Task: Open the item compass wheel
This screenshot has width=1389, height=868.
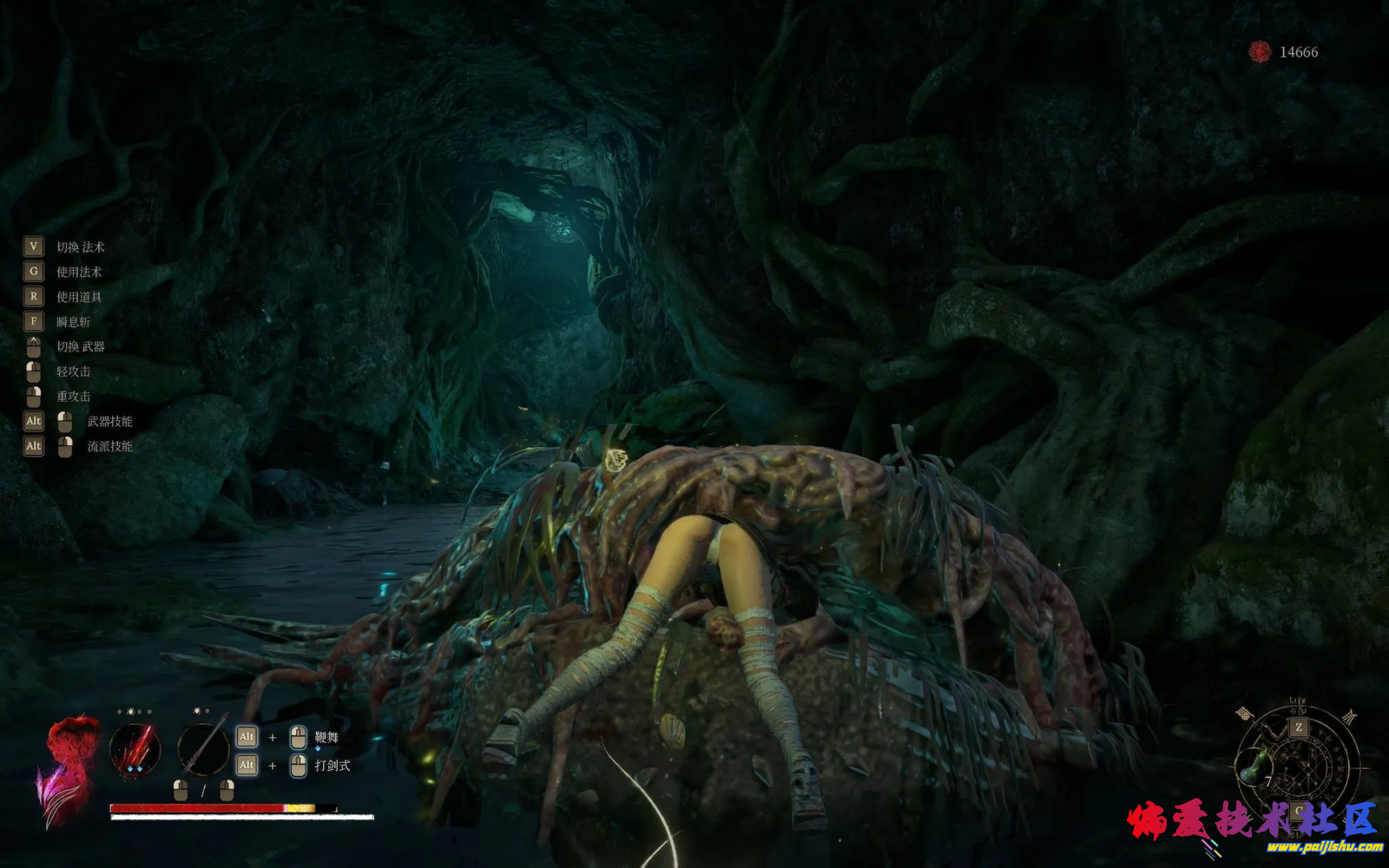Action: 1299,764
